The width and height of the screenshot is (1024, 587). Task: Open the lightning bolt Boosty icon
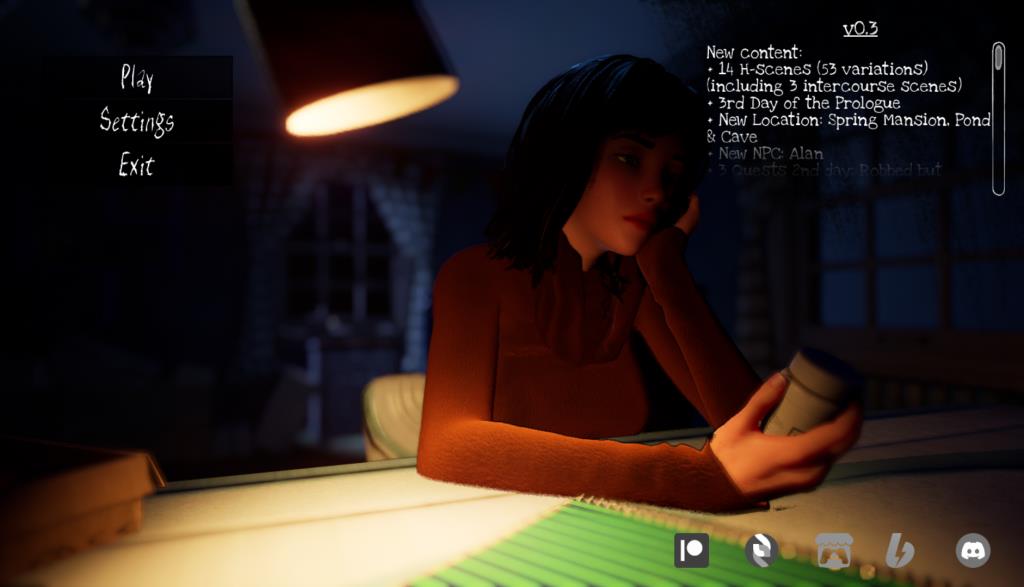(899, 550)
